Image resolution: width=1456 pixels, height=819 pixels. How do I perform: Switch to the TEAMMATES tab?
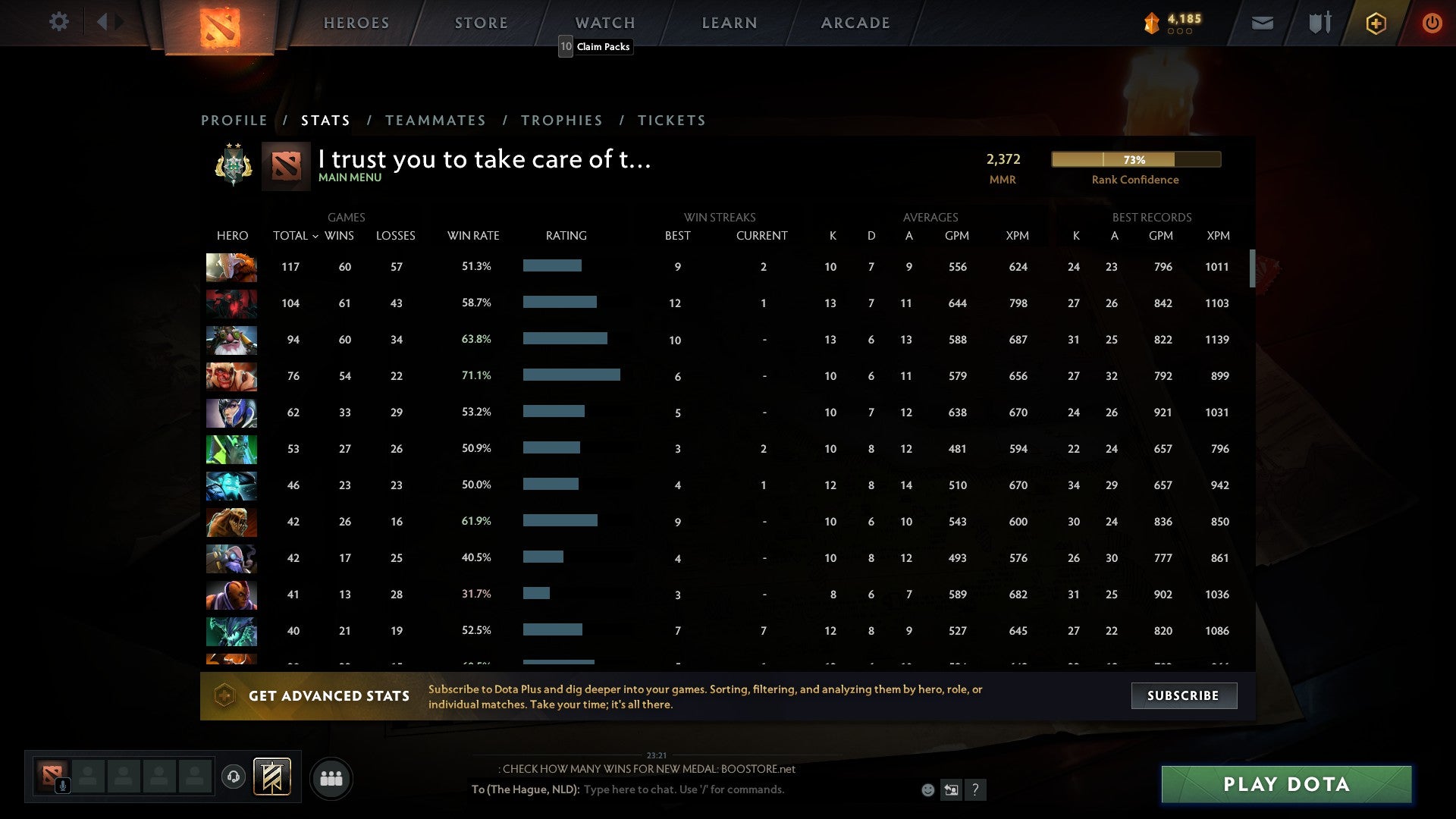coord(436,120)
